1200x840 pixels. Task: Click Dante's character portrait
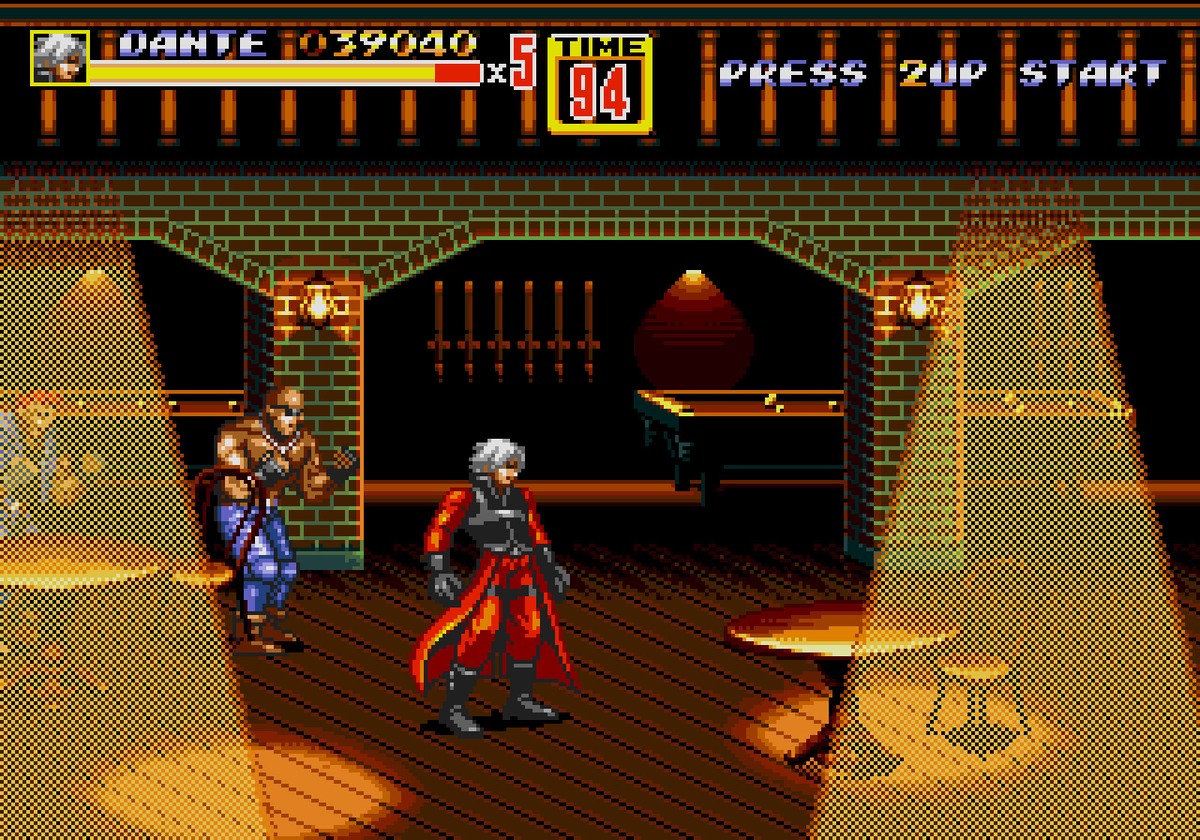click(x=59, y=58)
